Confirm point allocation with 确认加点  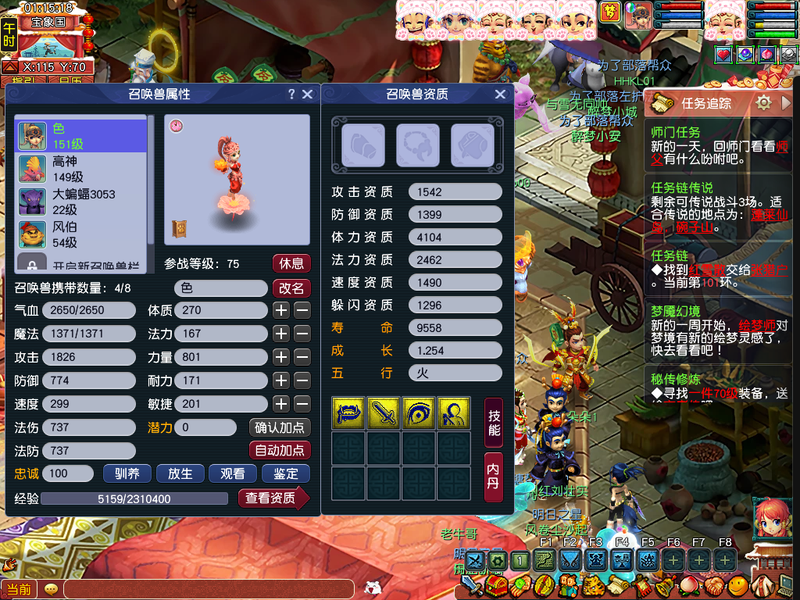coord(279,428)
